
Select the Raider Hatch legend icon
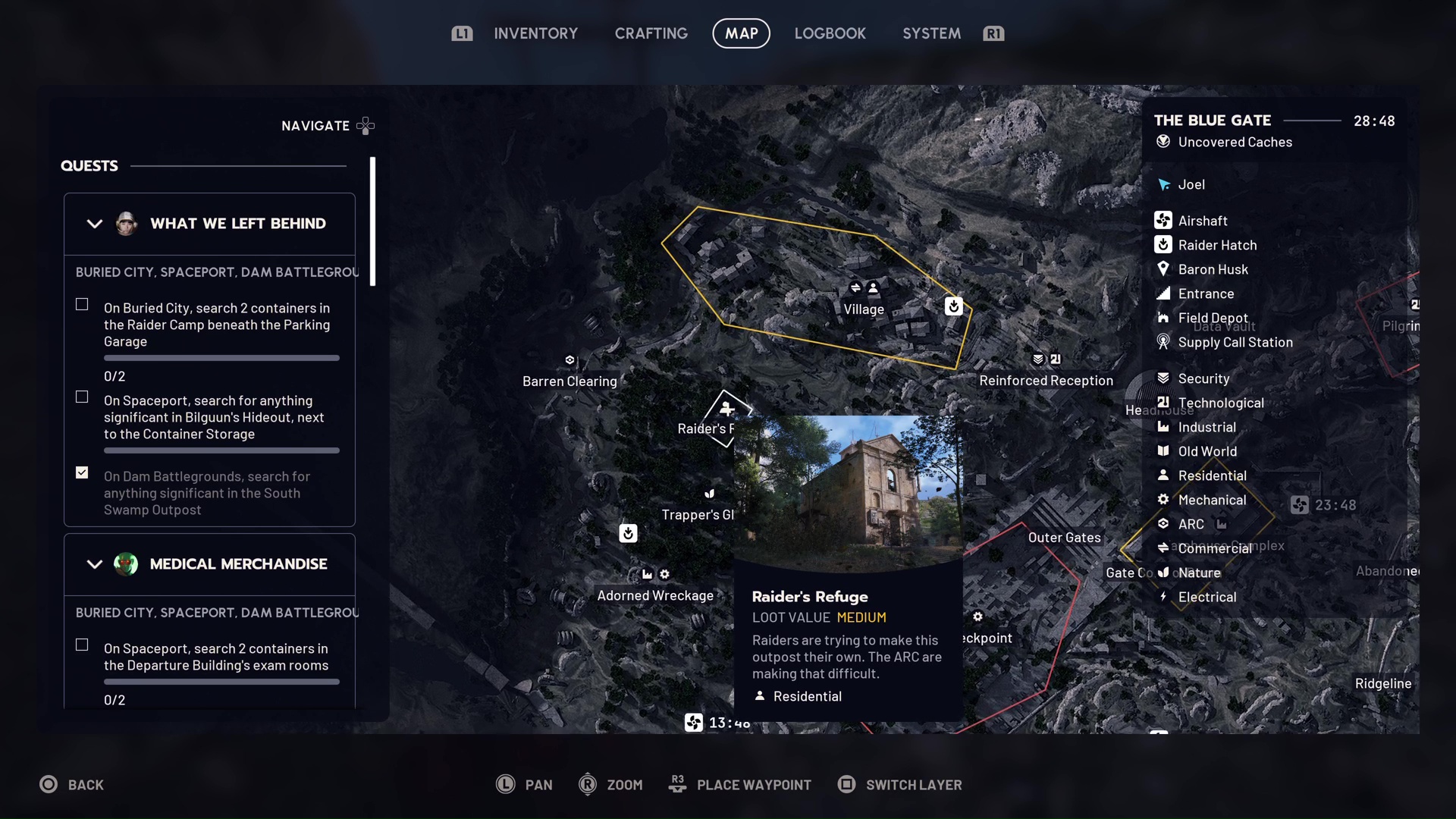[1164, 244]
